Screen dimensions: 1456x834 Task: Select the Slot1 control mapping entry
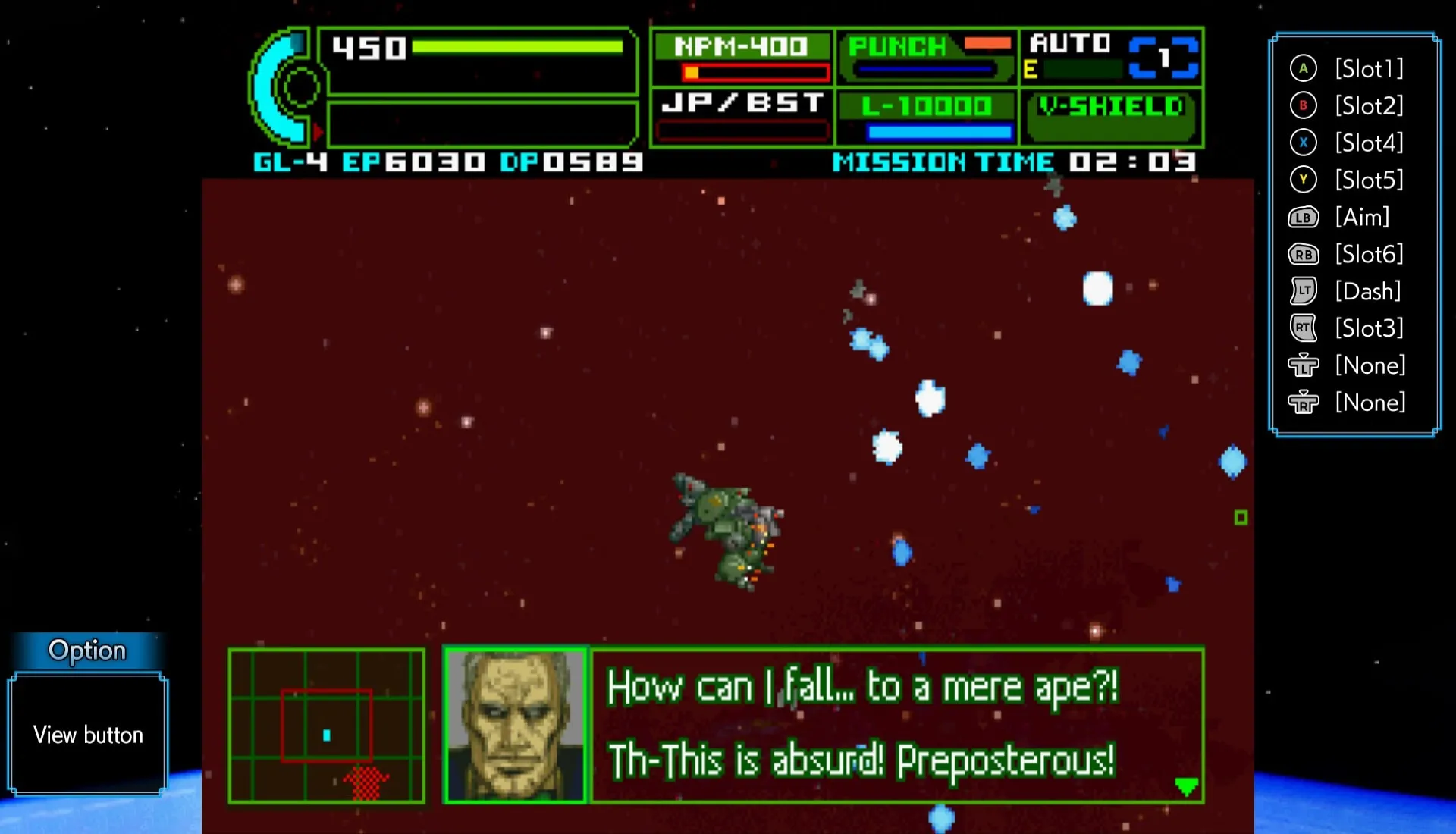click(x=1347, y=69)
